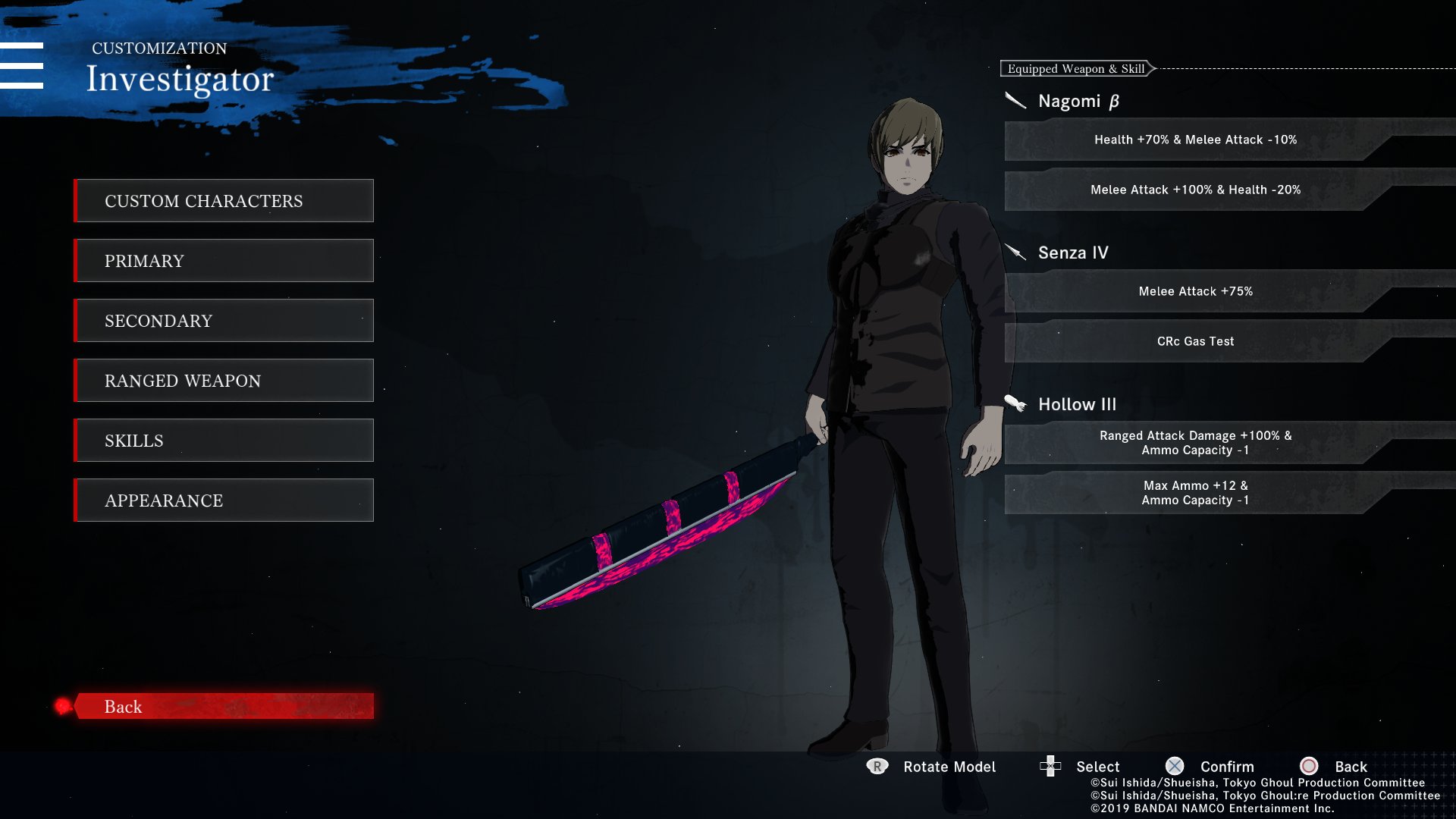
Task: Click the Senza IV weapon heading
Action: 1072,253
